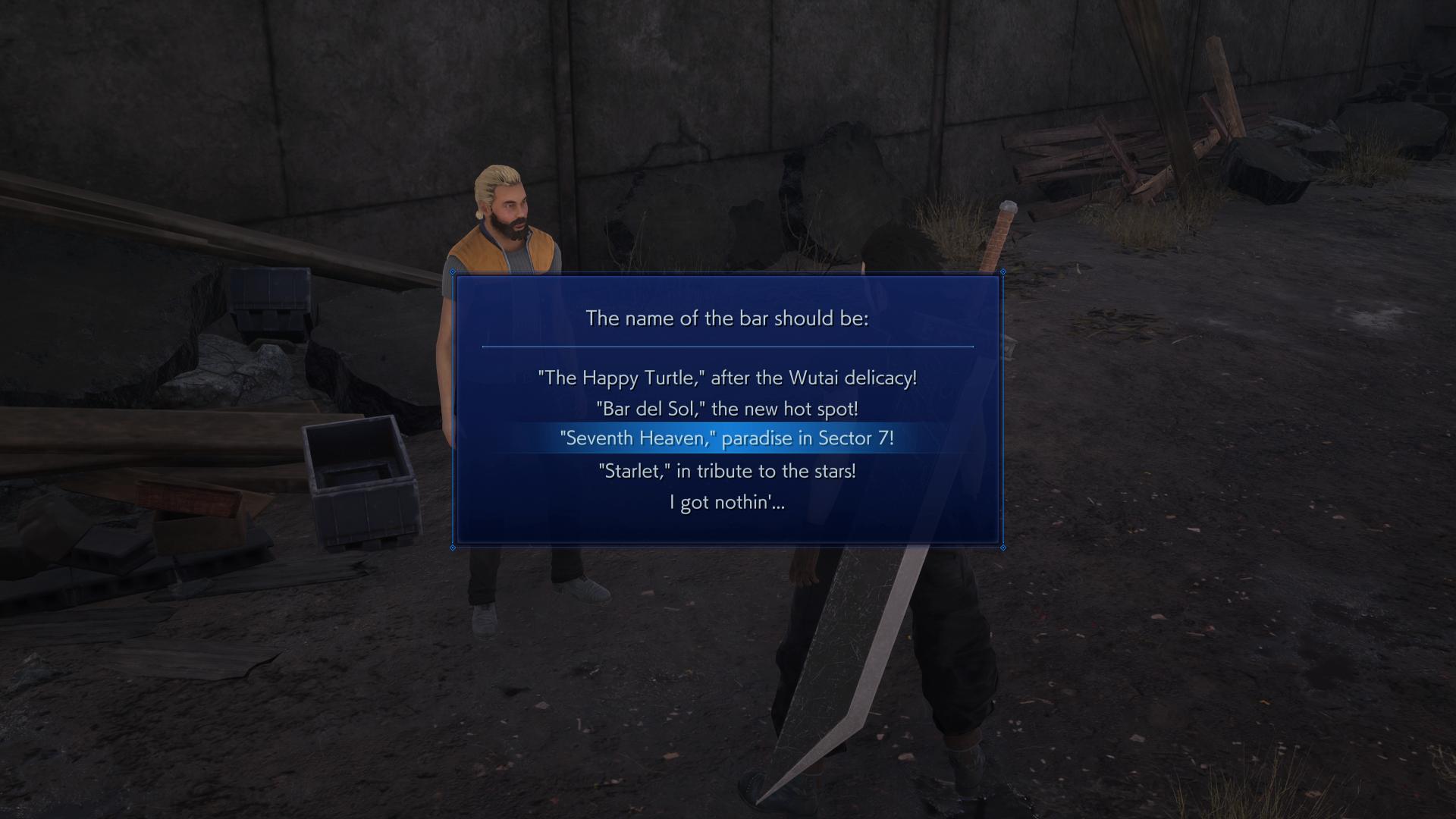Choose "The Happy Turtle" bar name

(x=726, y=378)
